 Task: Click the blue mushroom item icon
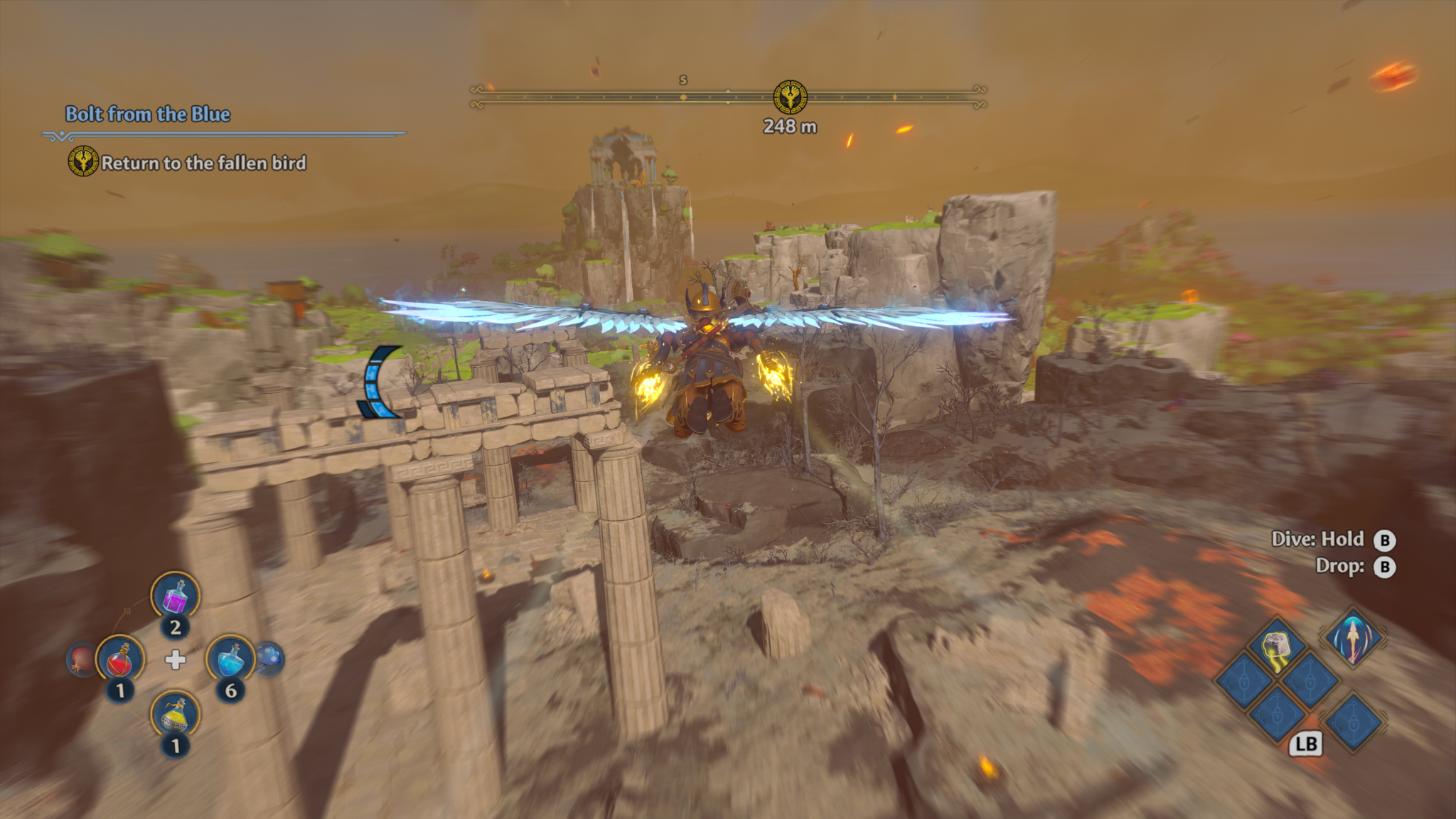(270, 658)
